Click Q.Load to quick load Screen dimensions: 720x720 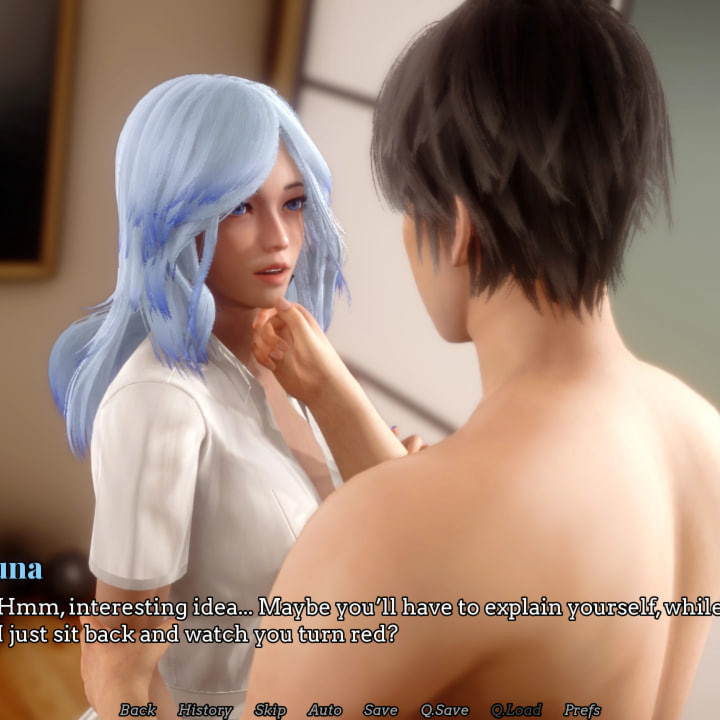tap(516, 710)
